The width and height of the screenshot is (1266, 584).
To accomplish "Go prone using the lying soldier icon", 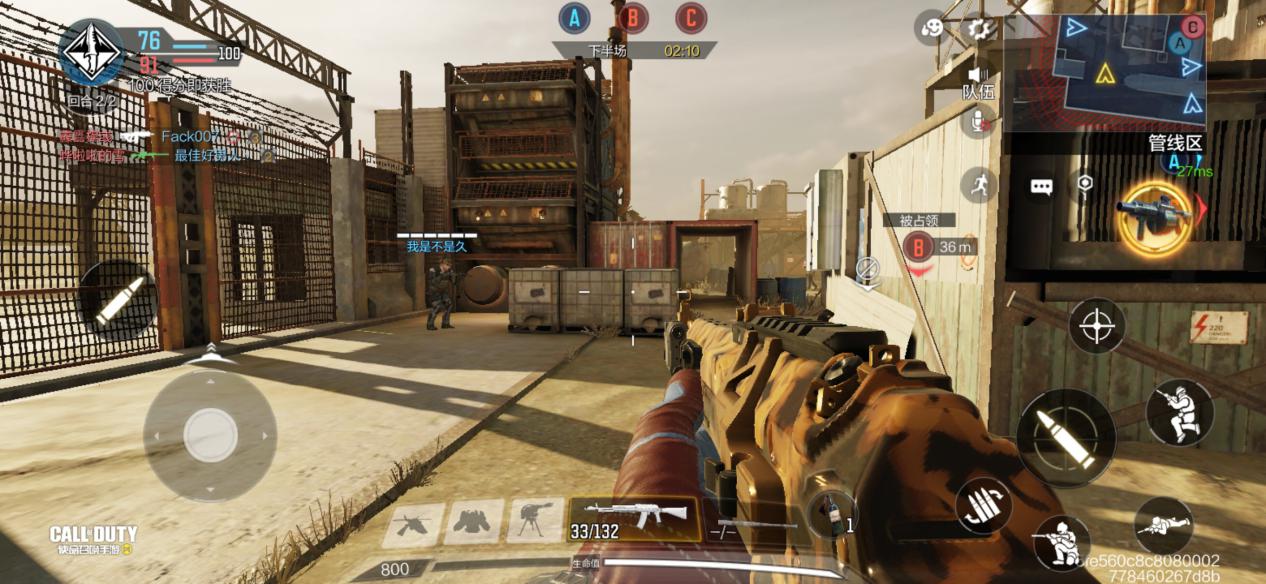I will (1164, 525).
